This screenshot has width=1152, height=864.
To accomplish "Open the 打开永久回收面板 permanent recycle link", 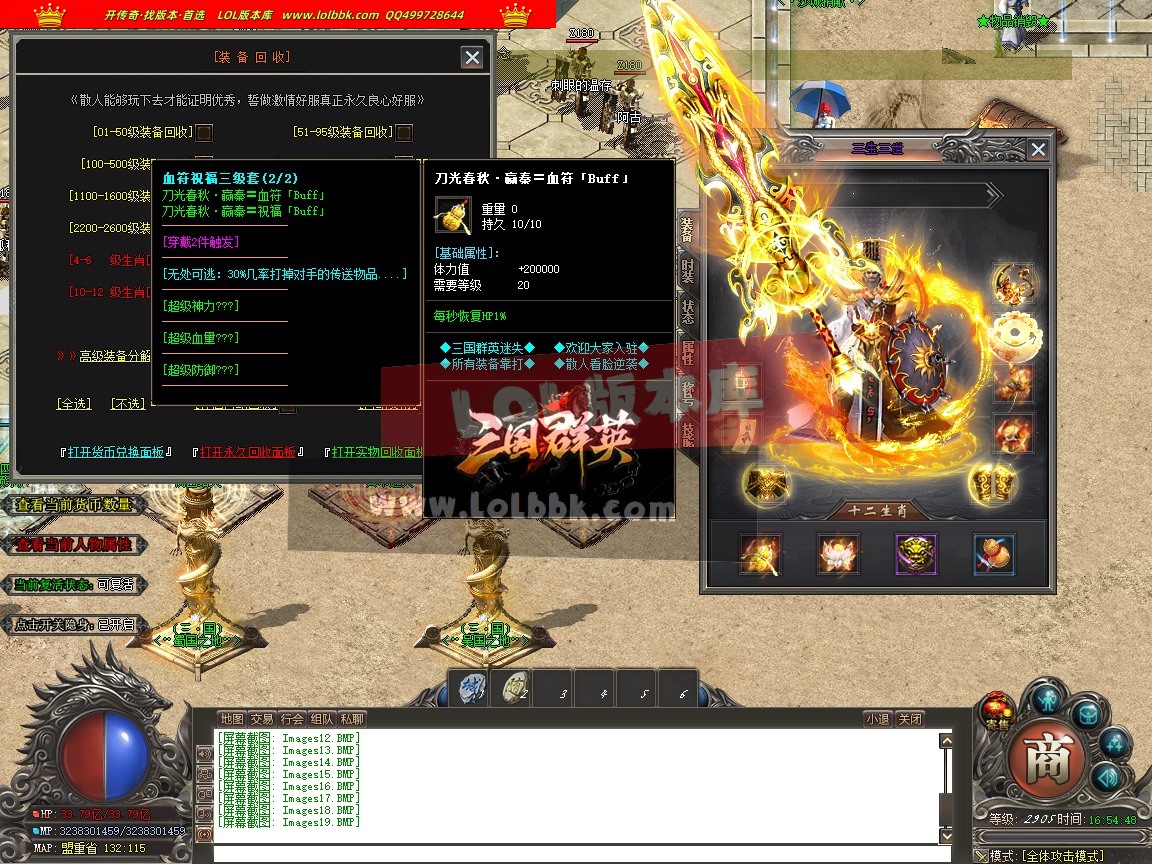I will pyautogui.click(x=248, y=452).
